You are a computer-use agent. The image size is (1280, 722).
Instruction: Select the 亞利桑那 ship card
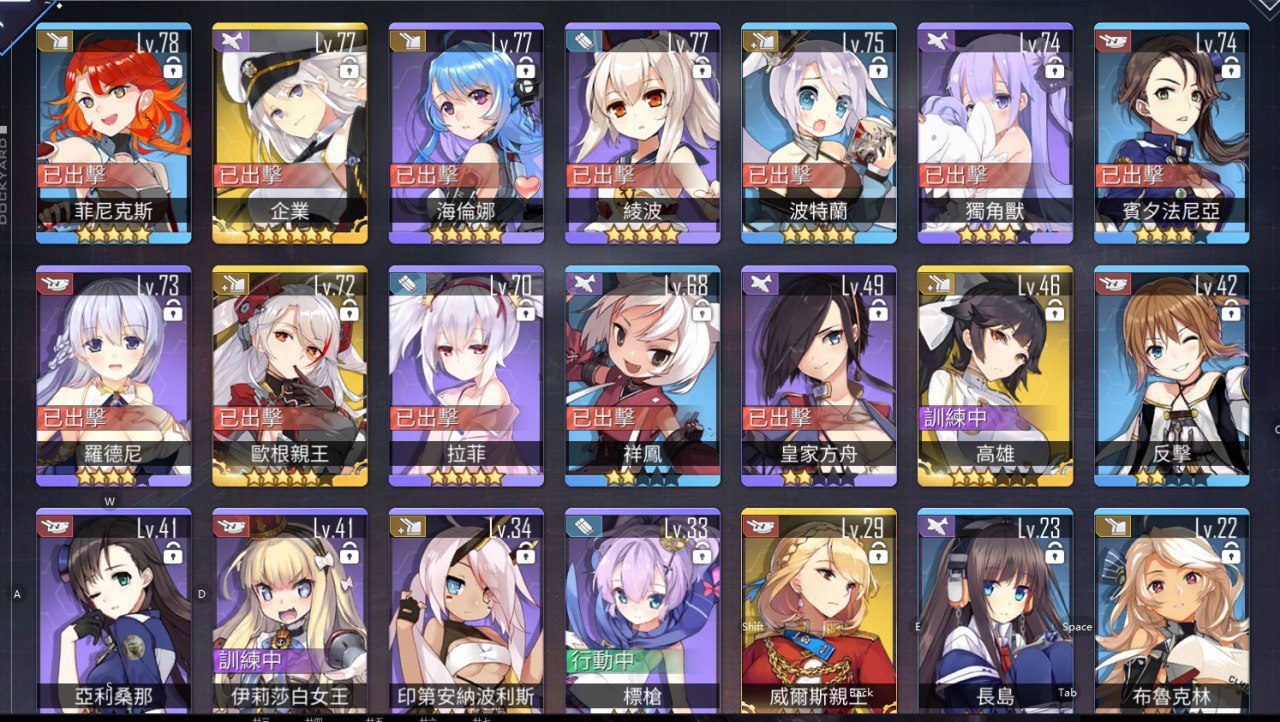[113, 610]
